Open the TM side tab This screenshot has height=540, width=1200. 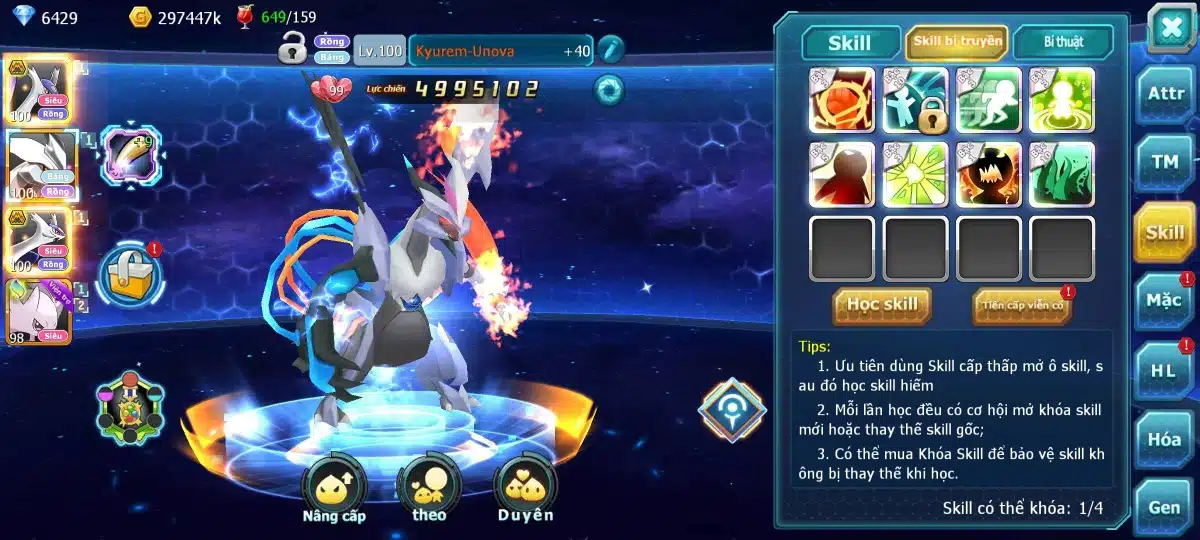[x=1165, y=162]
